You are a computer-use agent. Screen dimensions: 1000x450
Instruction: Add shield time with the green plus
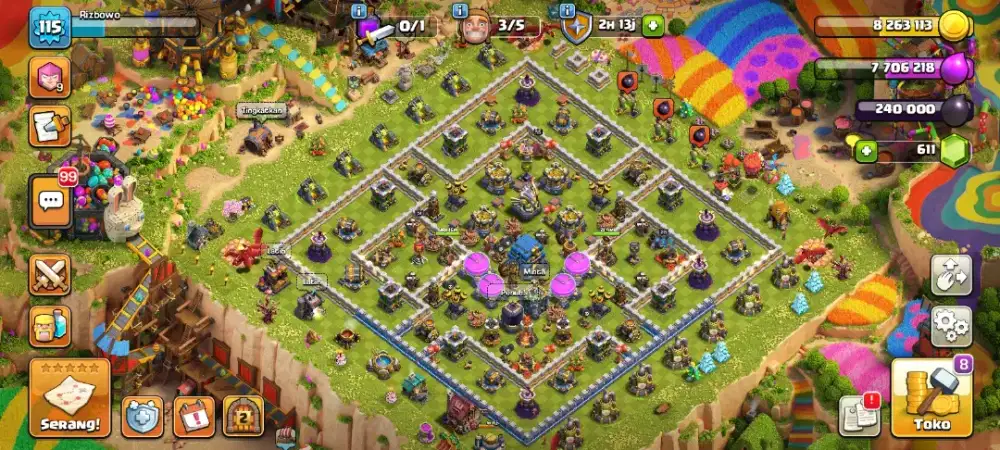click(x=653, y=26)
